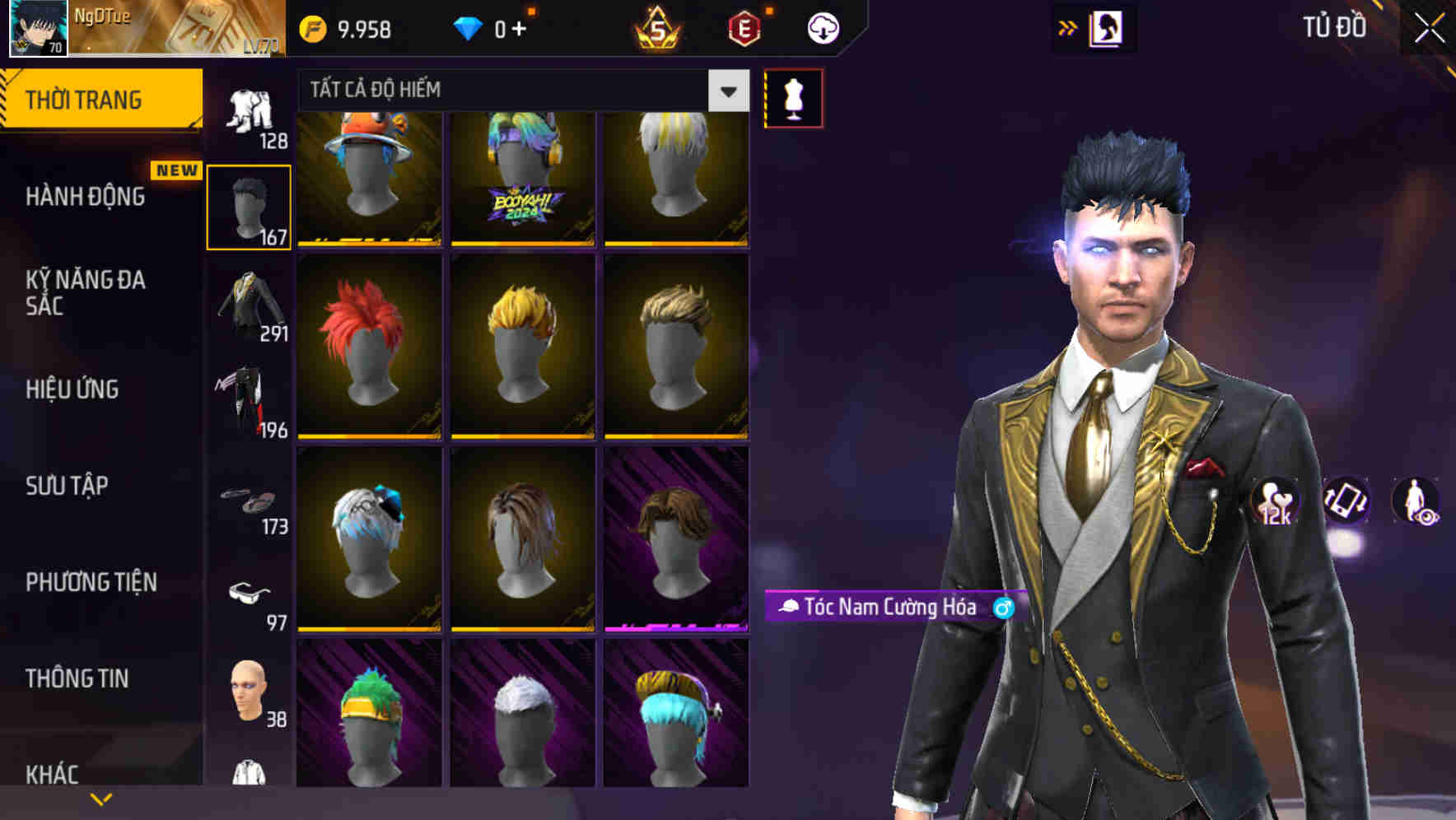
Task: Expand the double-chevron panel near the top right
Action: pyautogui.click(x=1068, y=27)
